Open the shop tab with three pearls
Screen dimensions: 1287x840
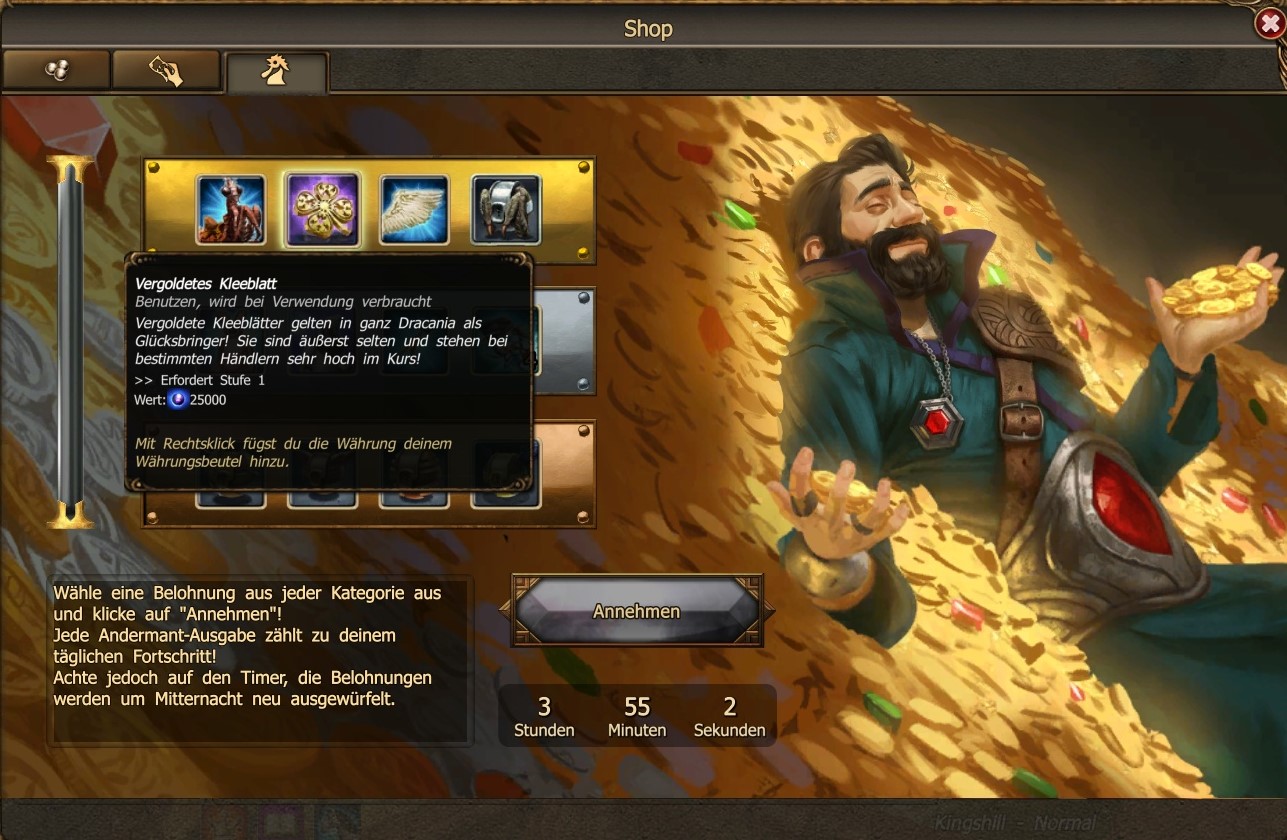click(x=56, y=70)
